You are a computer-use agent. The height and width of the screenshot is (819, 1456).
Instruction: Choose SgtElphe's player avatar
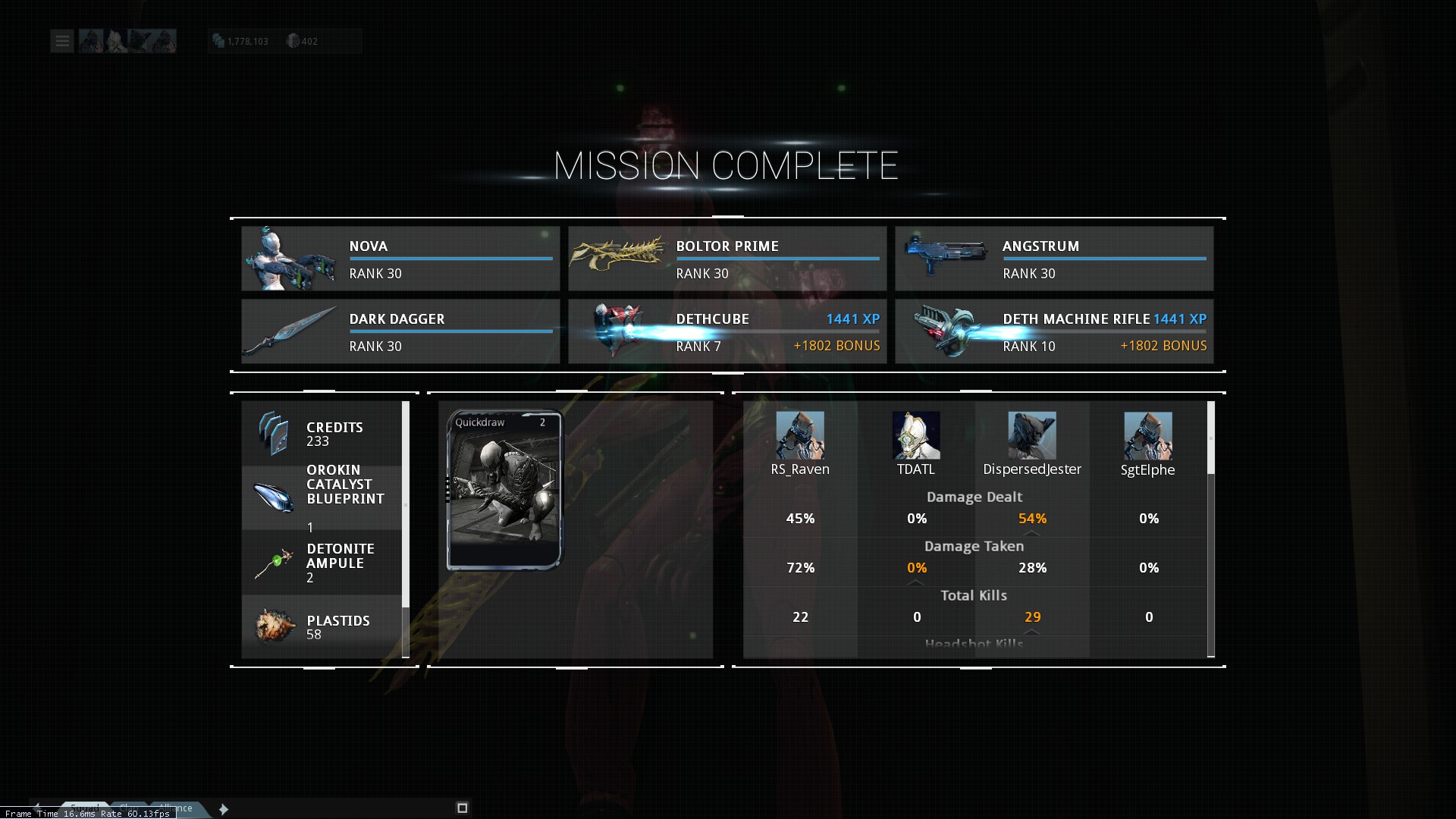point(1147,435)
